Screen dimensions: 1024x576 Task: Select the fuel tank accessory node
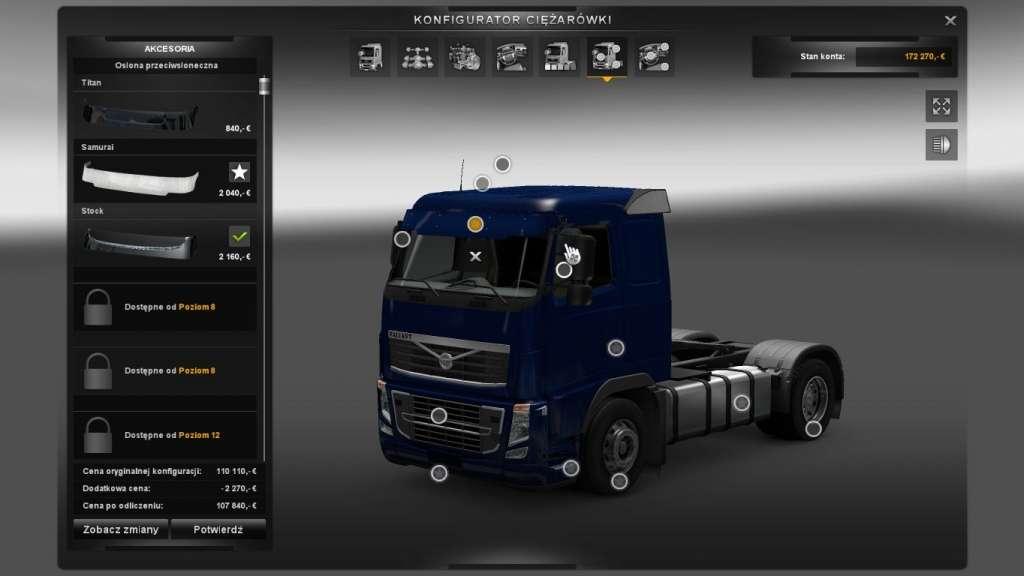(741, 403)
